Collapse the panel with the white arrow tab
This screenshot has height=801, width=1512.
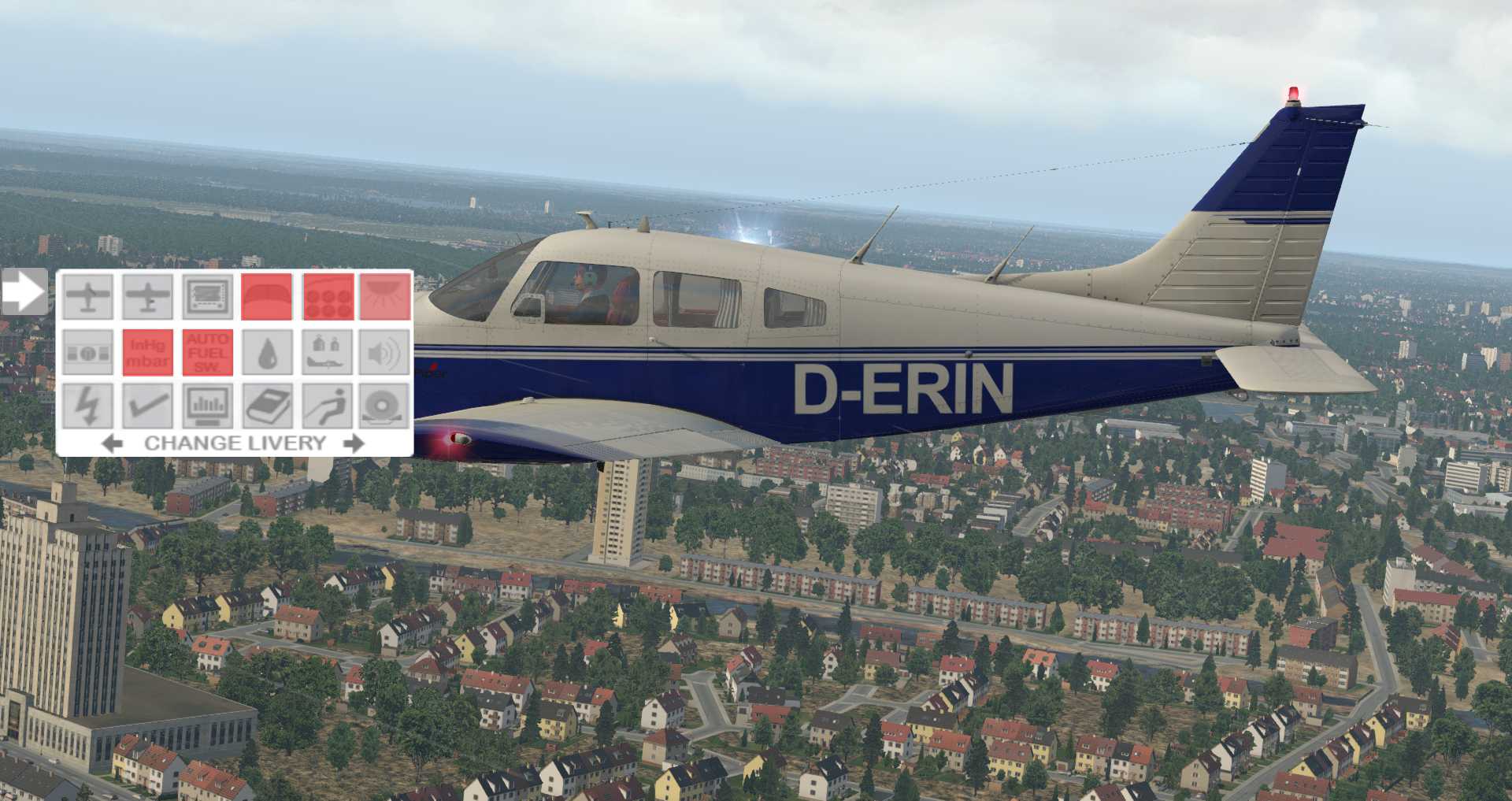pyautogui.click(x=24, y=291)
